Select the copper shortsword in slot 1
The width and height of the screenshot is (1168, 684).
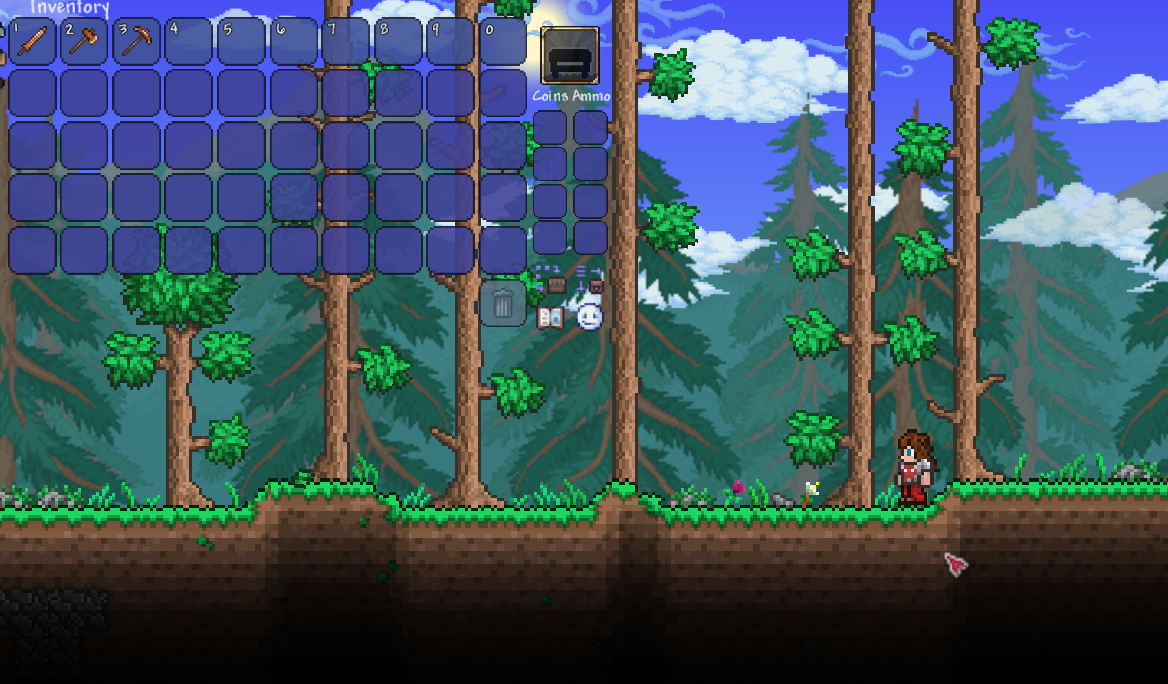coord(33,42)
